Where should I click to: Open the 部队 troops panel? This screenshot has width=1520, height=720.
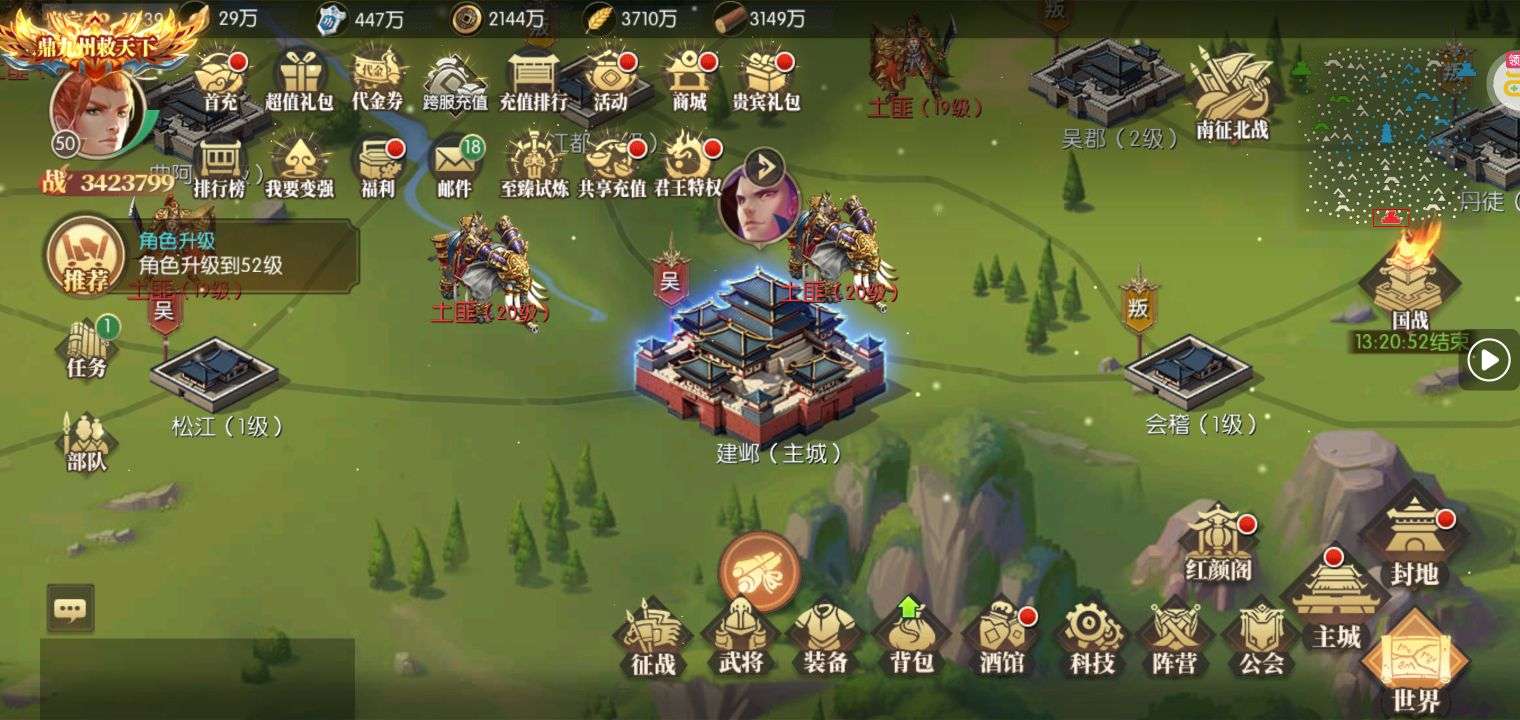coord(87,440)
